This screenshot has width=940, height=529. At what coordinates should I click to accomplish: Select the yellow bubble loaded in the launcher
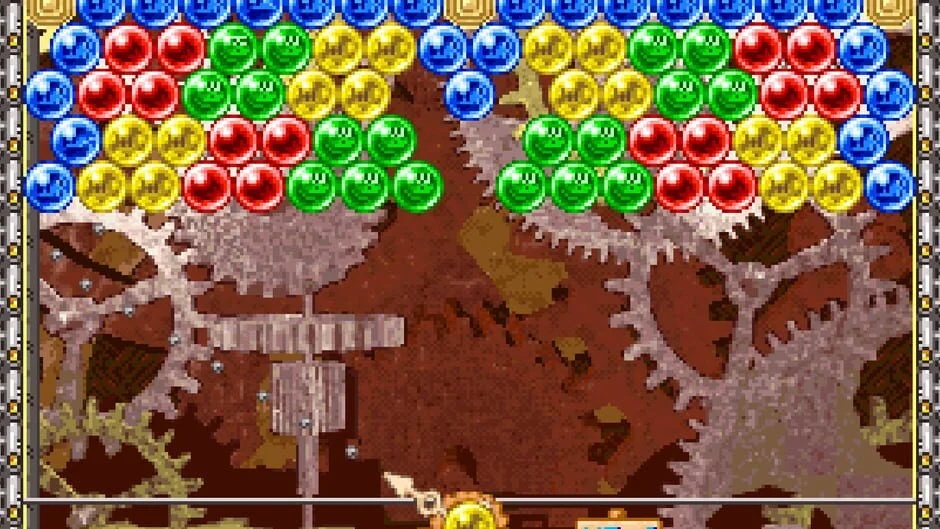pos(469,517)
